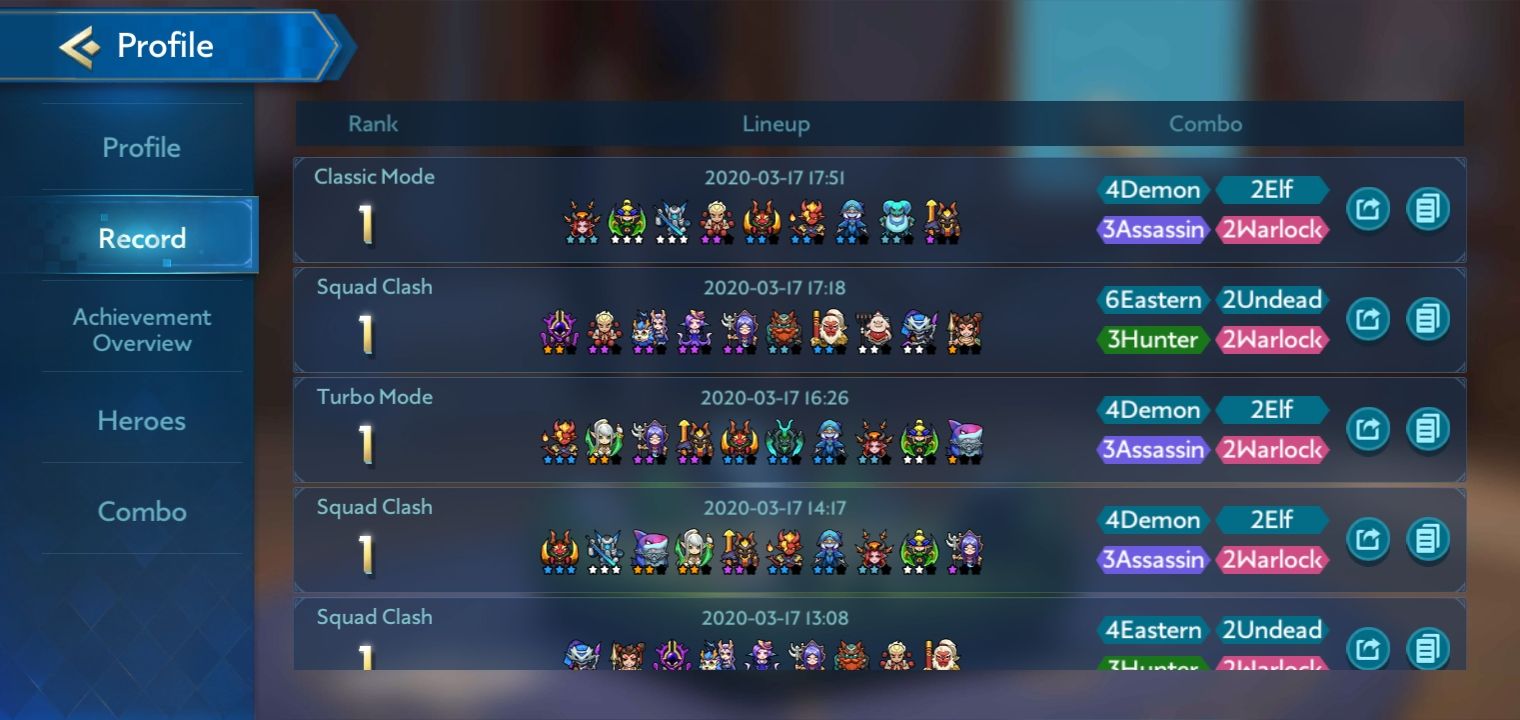
Task: Copy the Classic Mode lineup
Action: [1429, 208]
